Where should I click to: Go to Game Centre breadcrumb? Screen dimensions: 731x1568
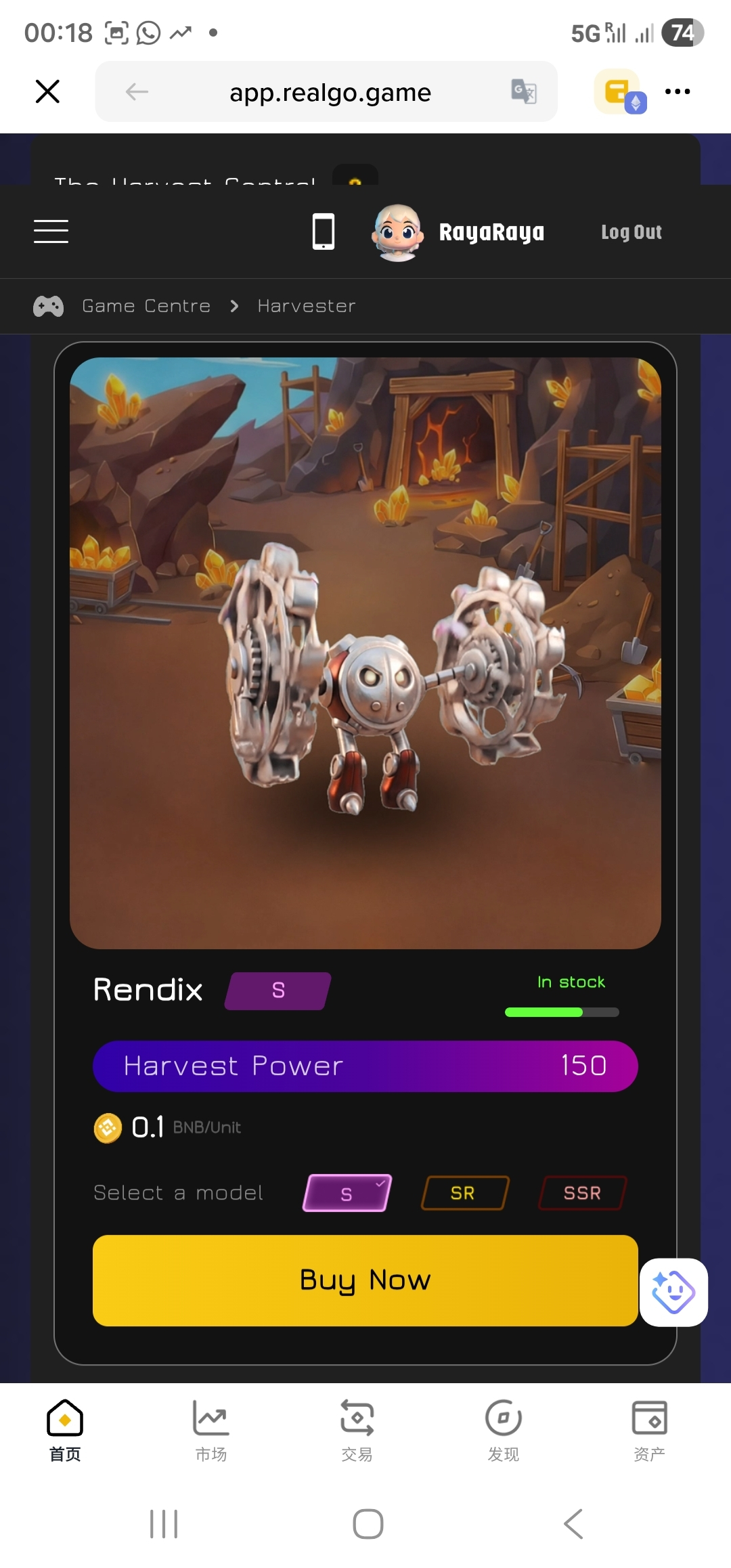146,306
